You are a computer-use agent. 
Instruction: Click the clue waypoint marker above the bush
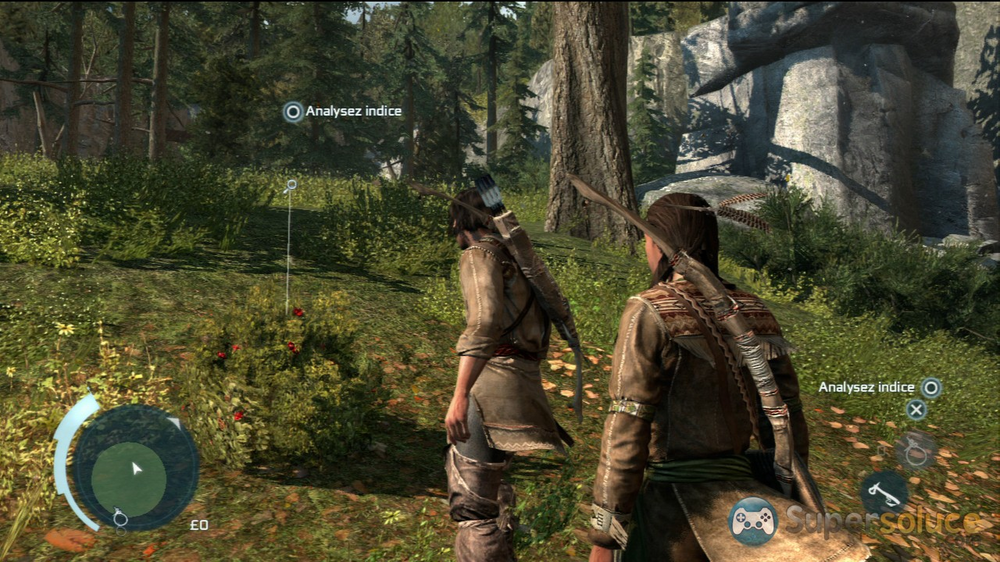291,185
